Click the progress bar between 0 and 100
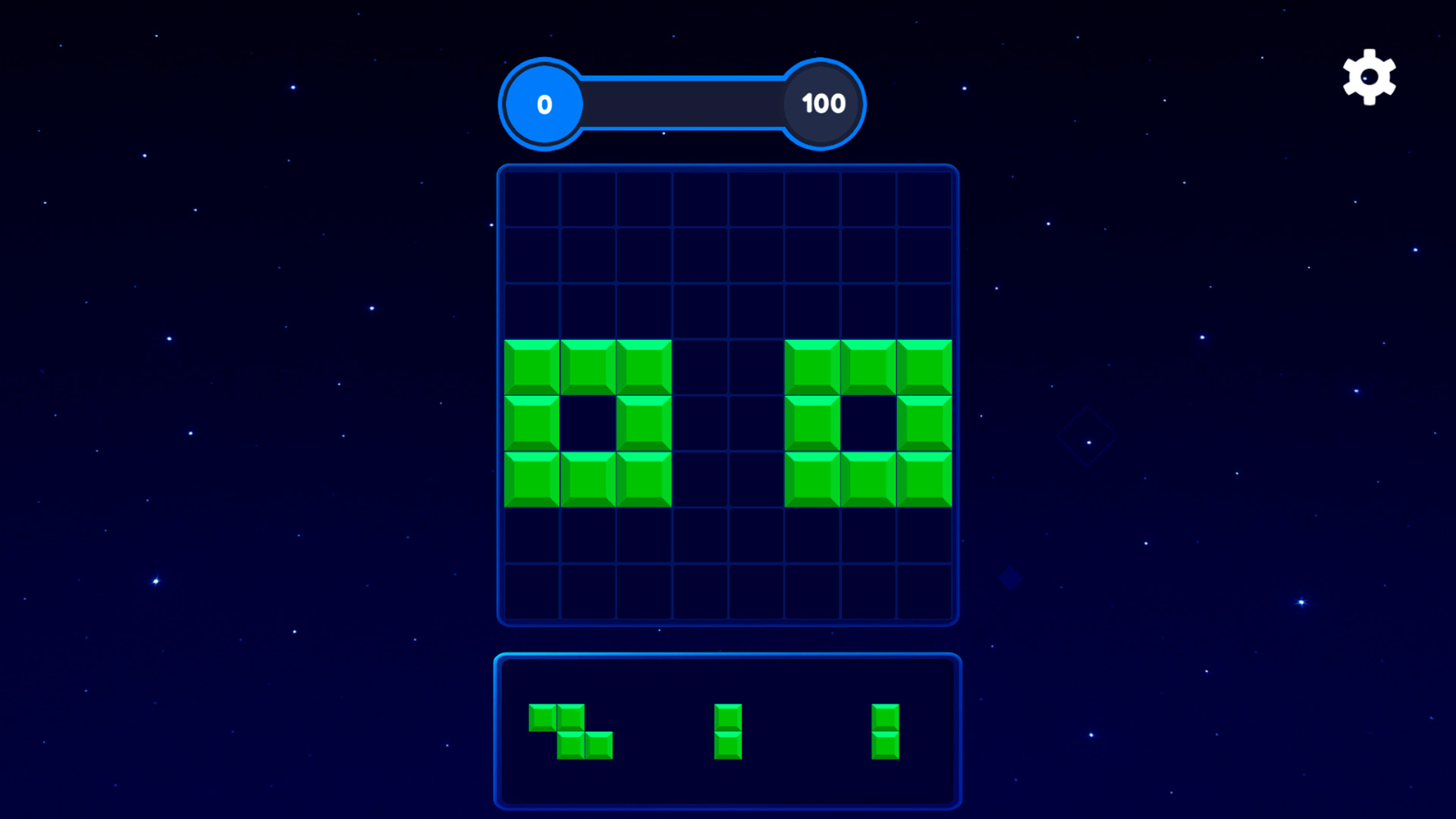Image resolution: width=1456 pixels, height=819 pixels. click(682, 105)
